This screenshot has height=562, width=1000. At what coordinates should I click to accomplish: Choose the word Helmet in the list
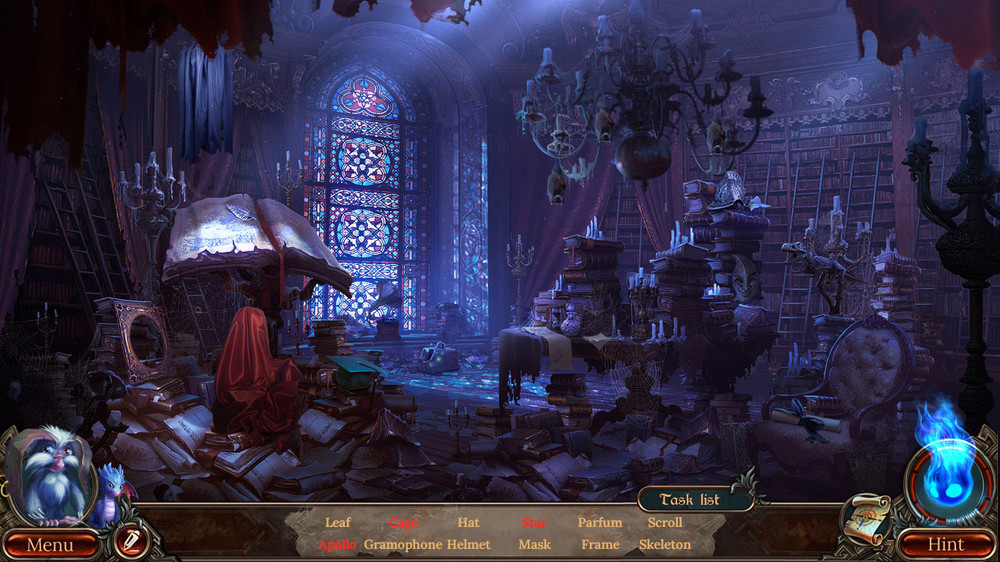pos(468,545)
